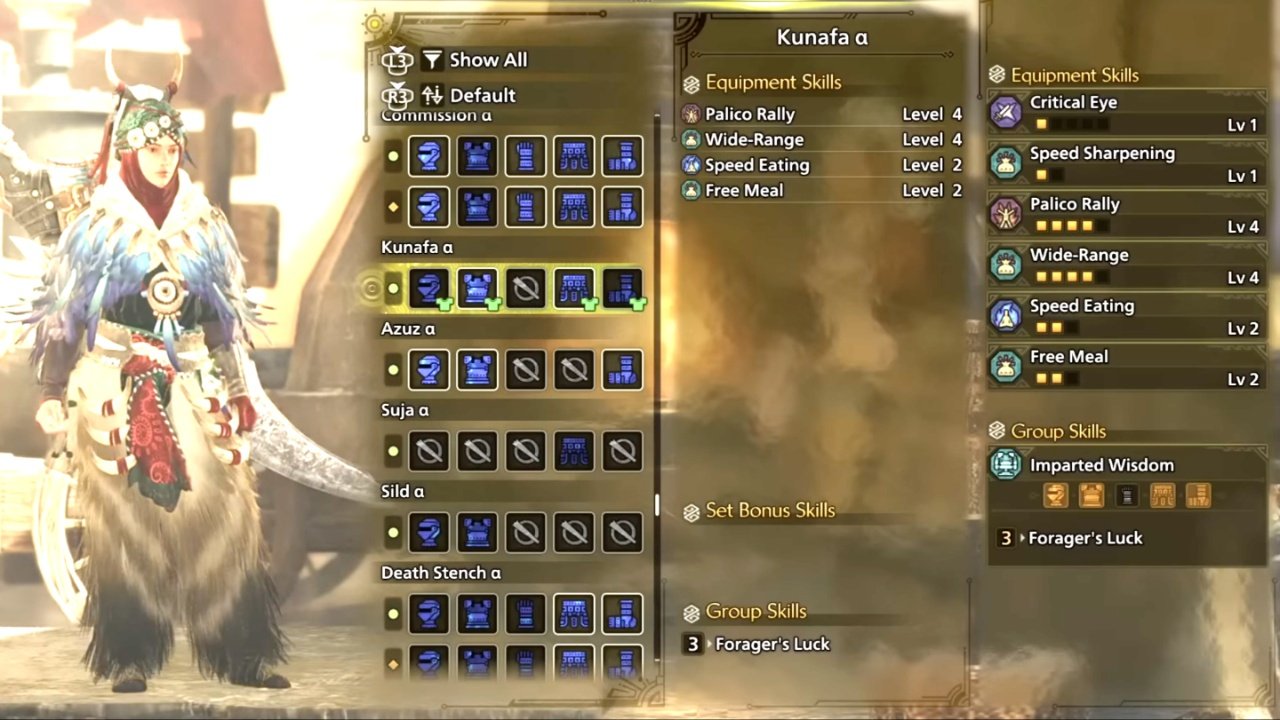Toggle the selection dot beside Kunafa α
The width and height of the screenshot is (1280, 720).
coord(392,288)
